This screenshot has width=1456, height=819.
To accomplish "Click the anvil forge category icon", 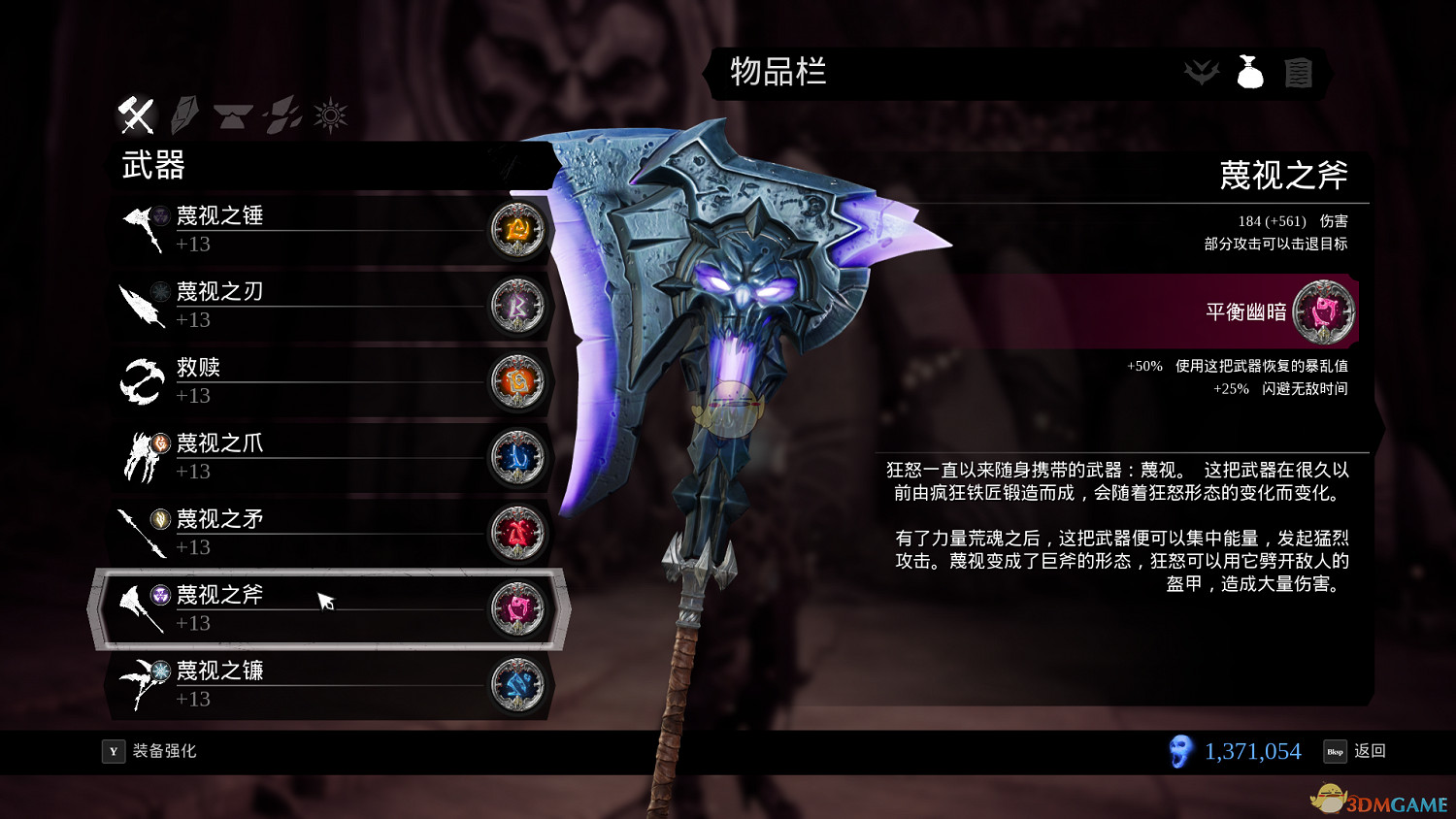I will click(x=233, y=115).
